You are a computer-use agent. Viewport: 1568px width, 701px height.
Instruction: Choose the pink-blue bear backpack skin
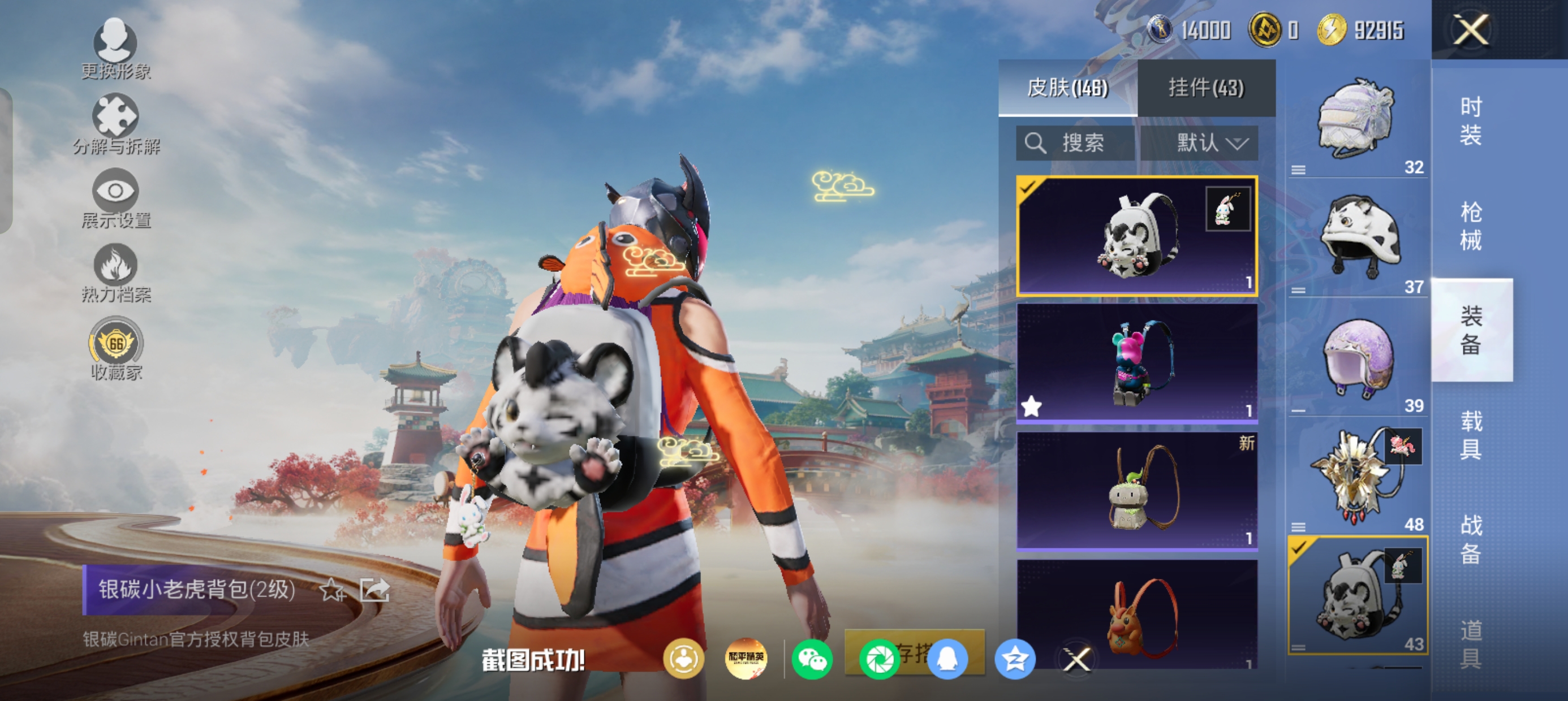(x=1137, y=363)
